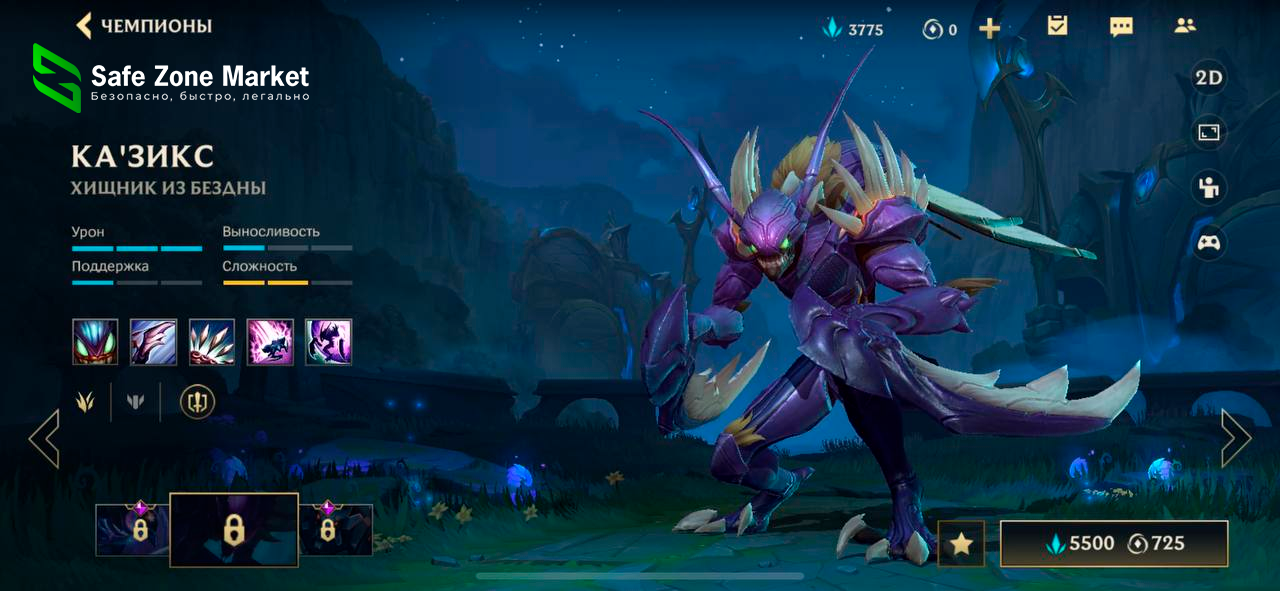Expand the model to fullscreen view

point(1209,132)
